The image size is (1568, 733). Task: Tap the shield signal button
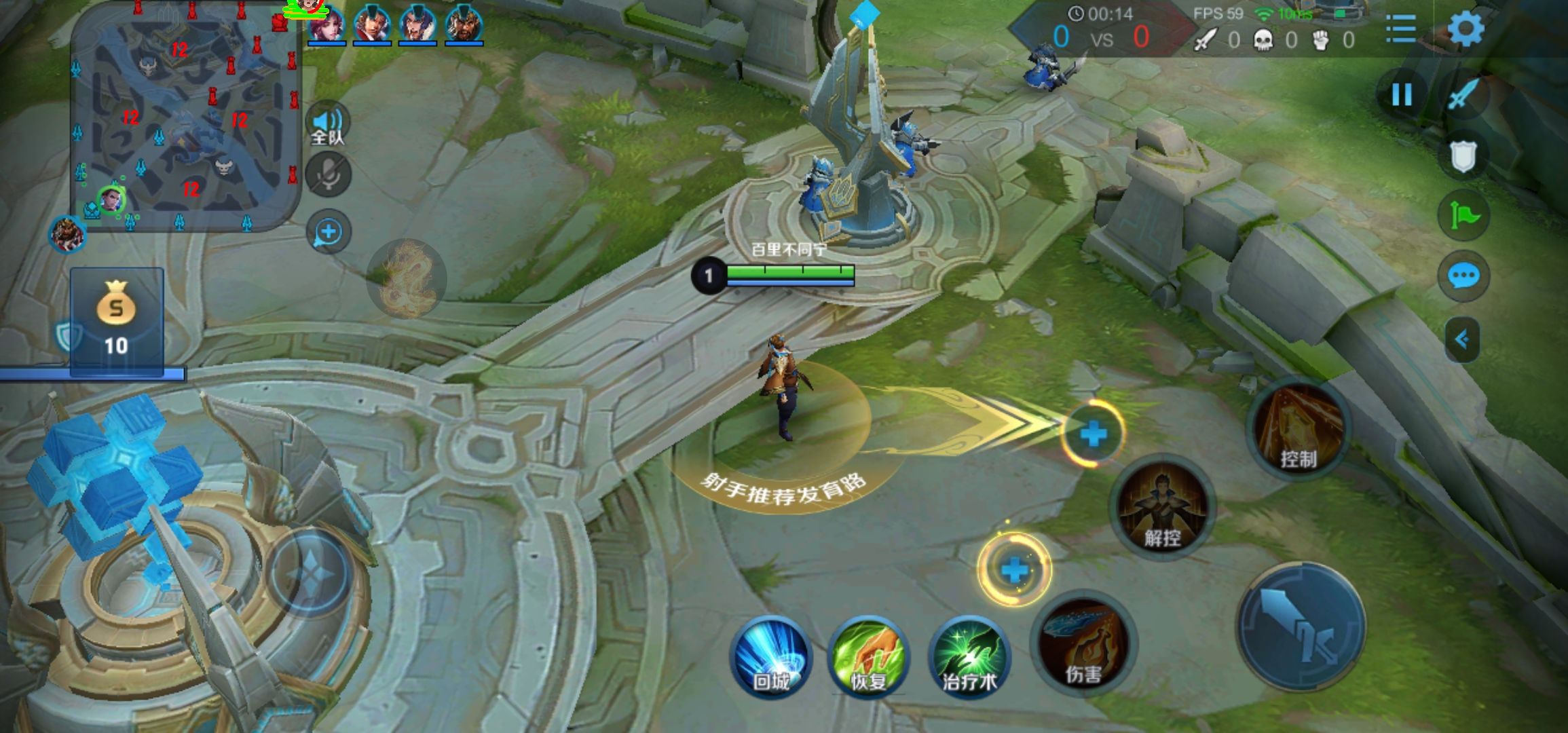pos(1463,157)
